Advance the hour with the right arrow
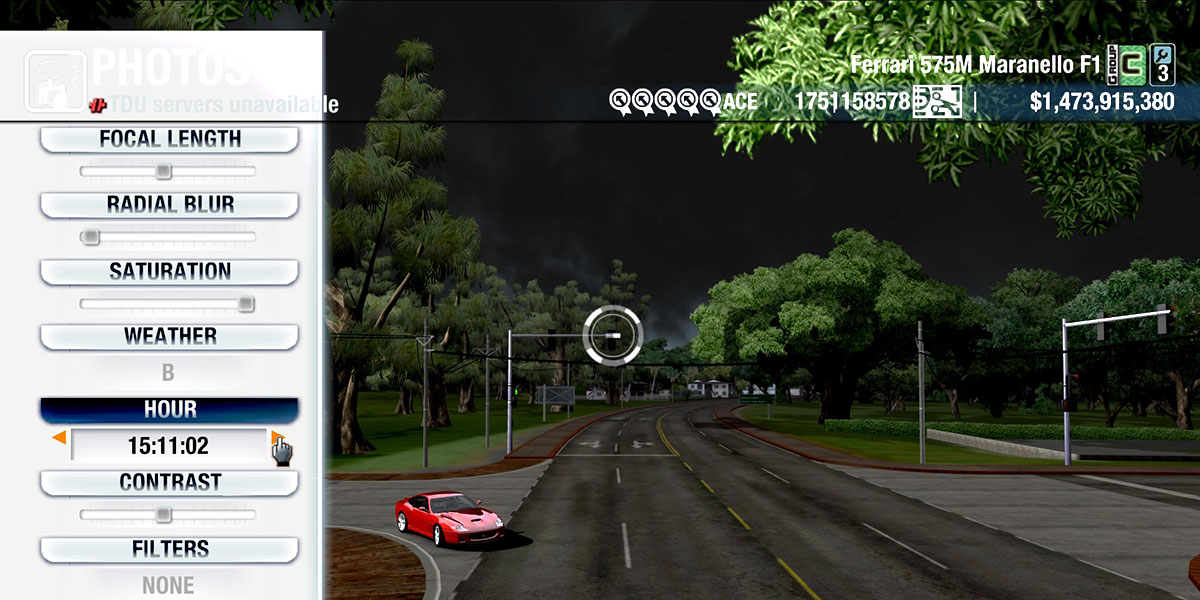The image size is (1200, 600). 276,438
